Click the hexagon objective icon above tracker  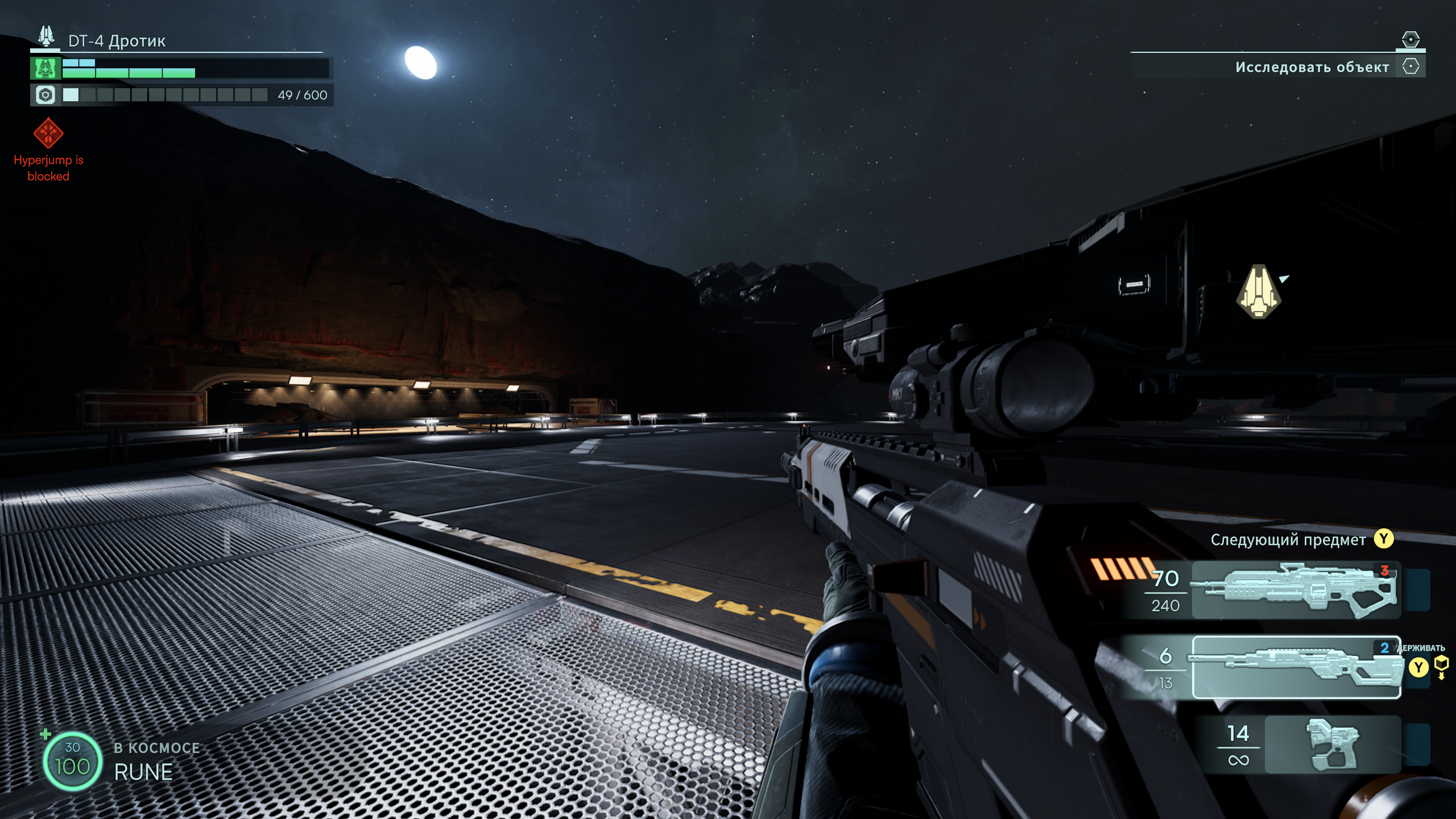[x=1410, y=39]
